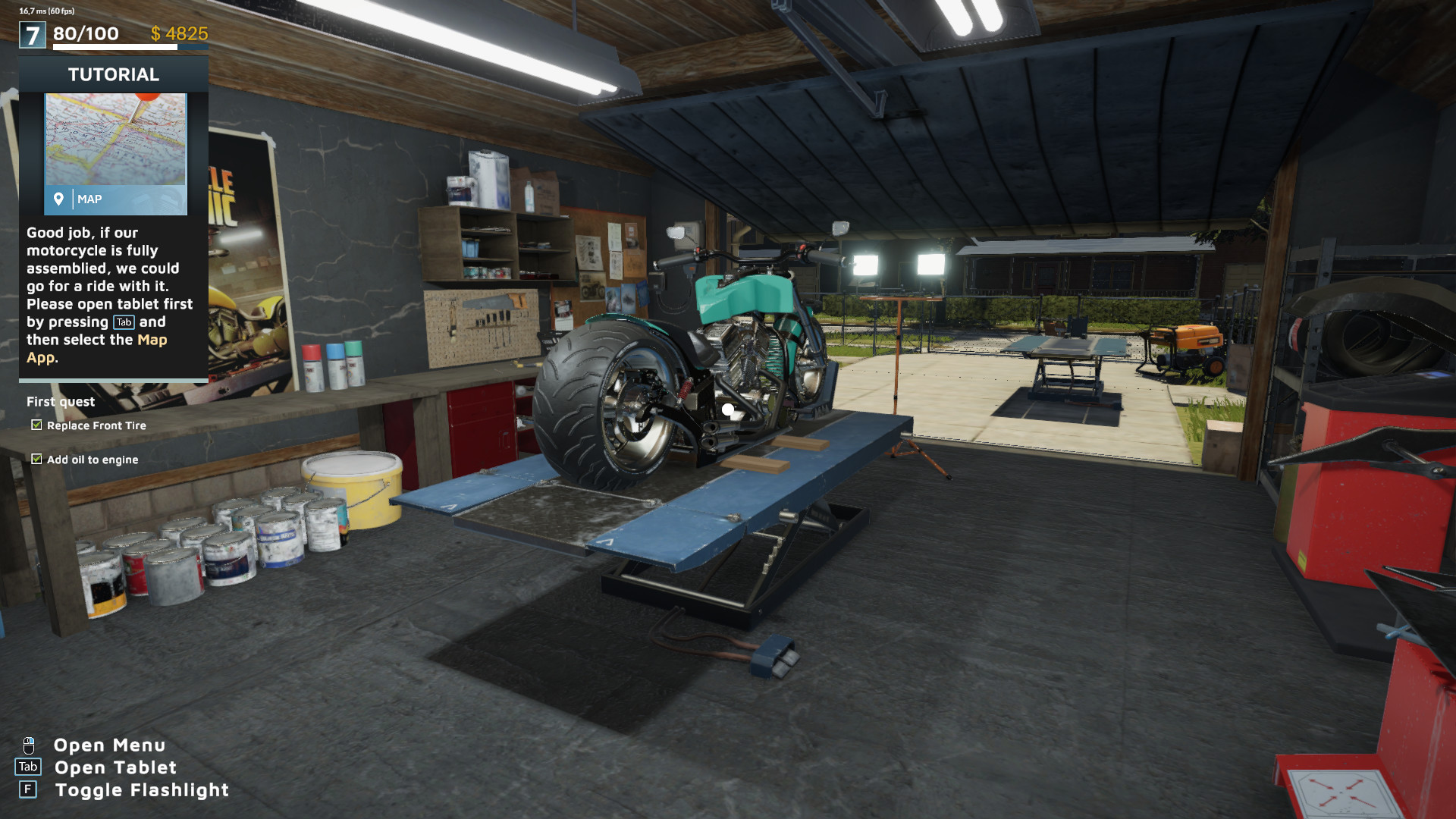Click the location pin icon on the MAP card
Screen dimensions: 1456x819
click(x=60, y=199)
